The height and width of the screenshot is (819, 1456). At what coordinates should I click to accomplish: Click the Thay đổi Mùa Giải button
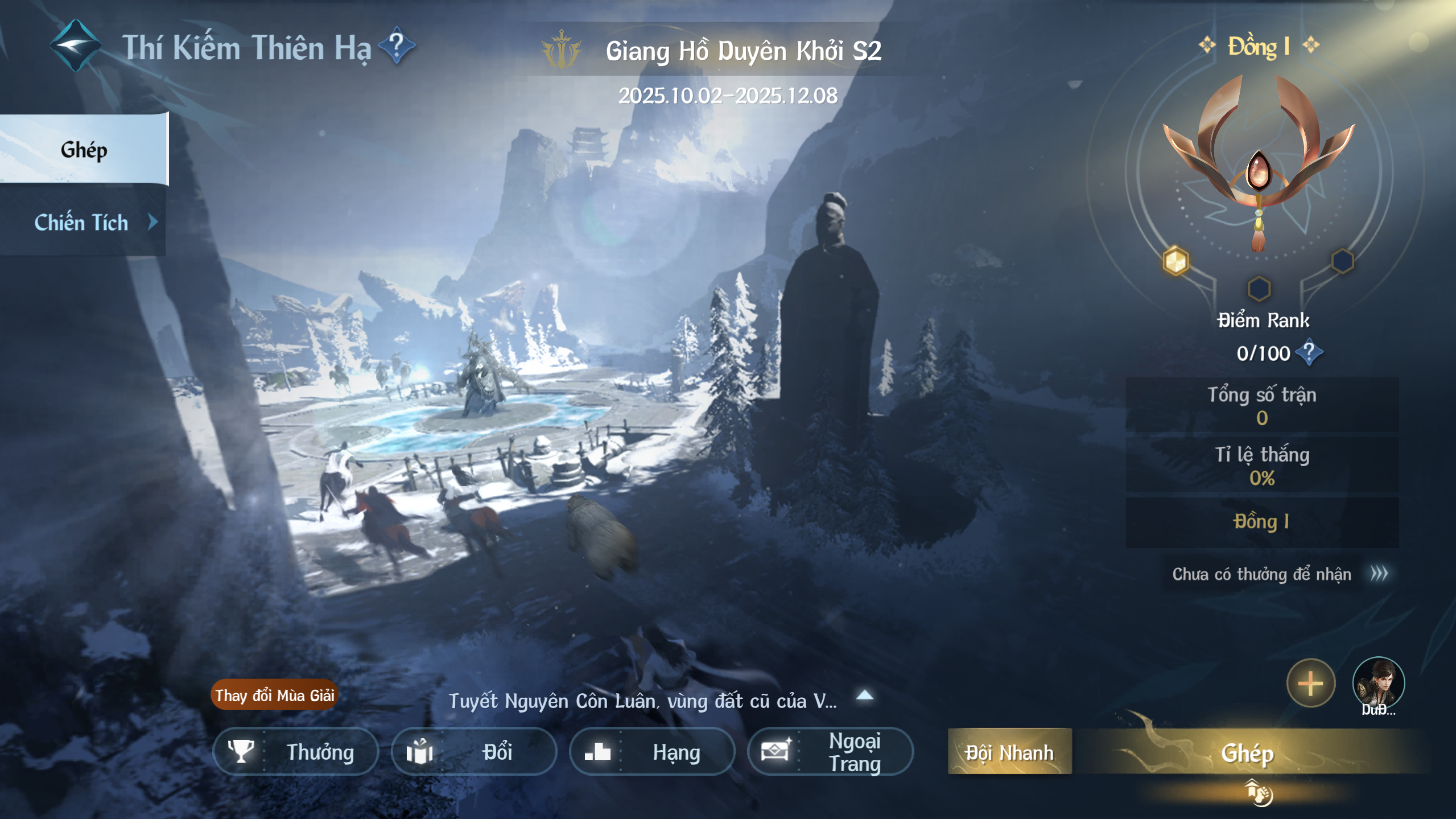pyautogui.click(x=274, y=695)
